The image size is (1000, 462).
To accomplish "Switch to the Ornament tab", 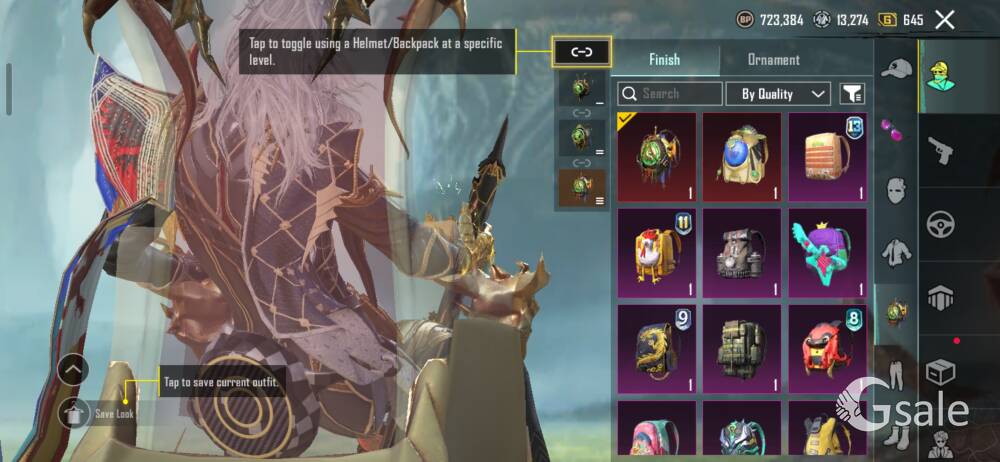I will pos(773,60).
